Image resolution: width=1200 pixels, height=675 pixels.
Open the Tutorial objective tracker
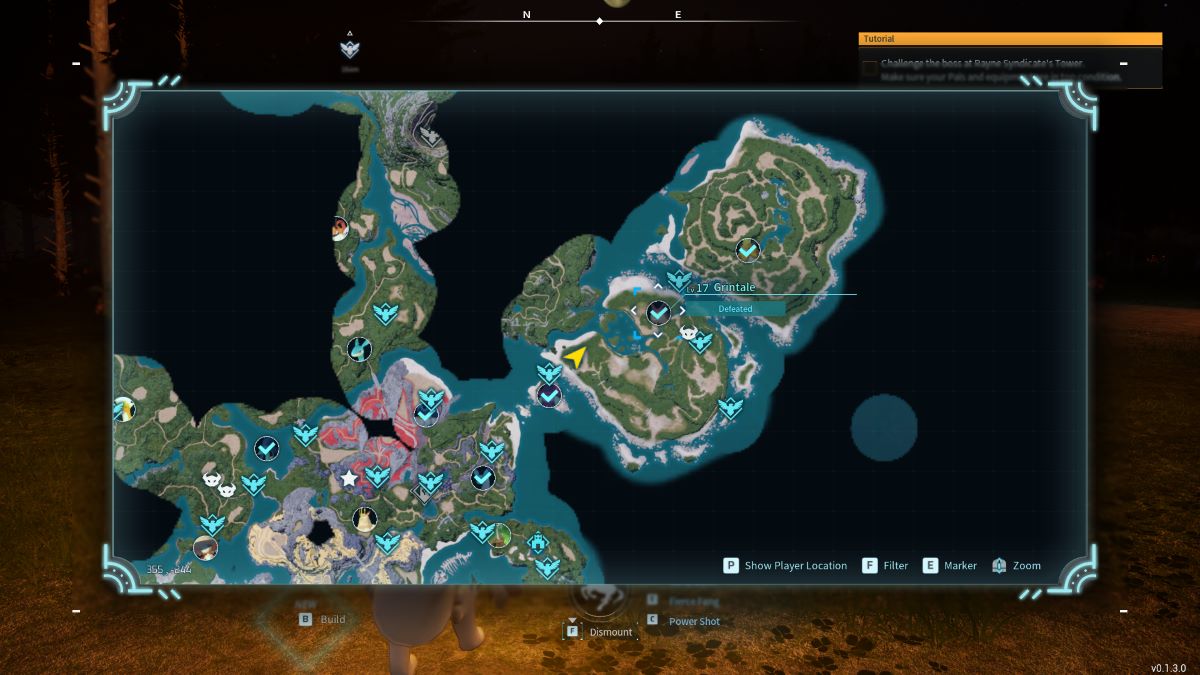[1010, 39]
